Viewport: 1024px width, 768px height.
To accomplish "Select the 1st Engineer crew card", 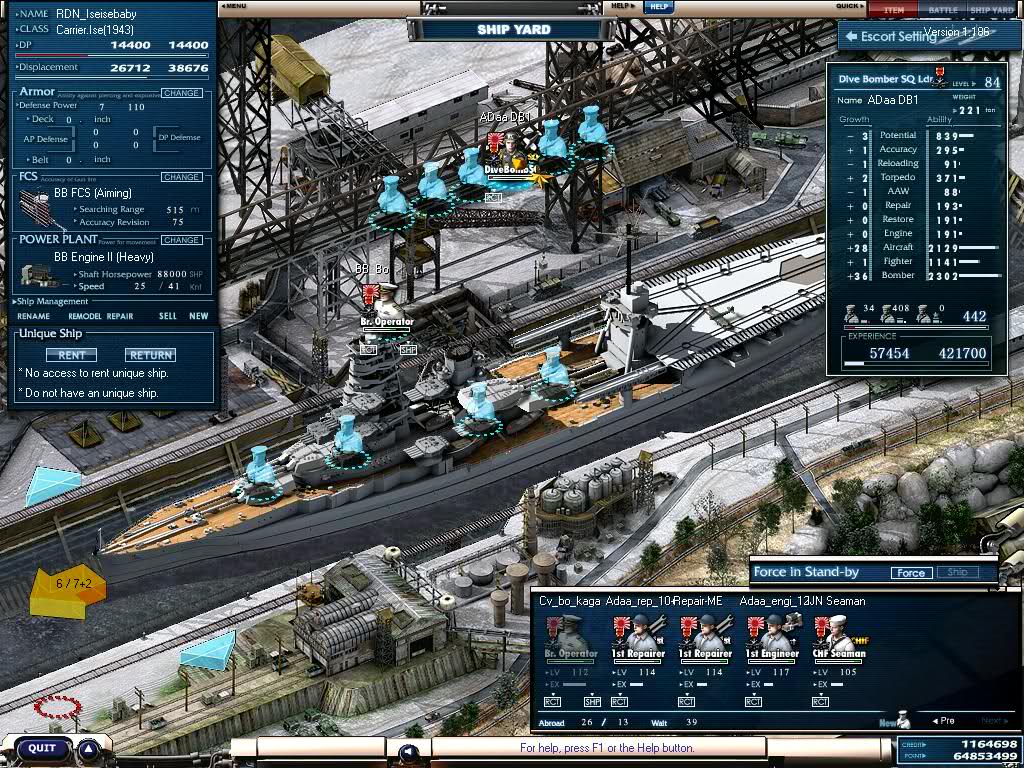I will [x=773, y=638].
